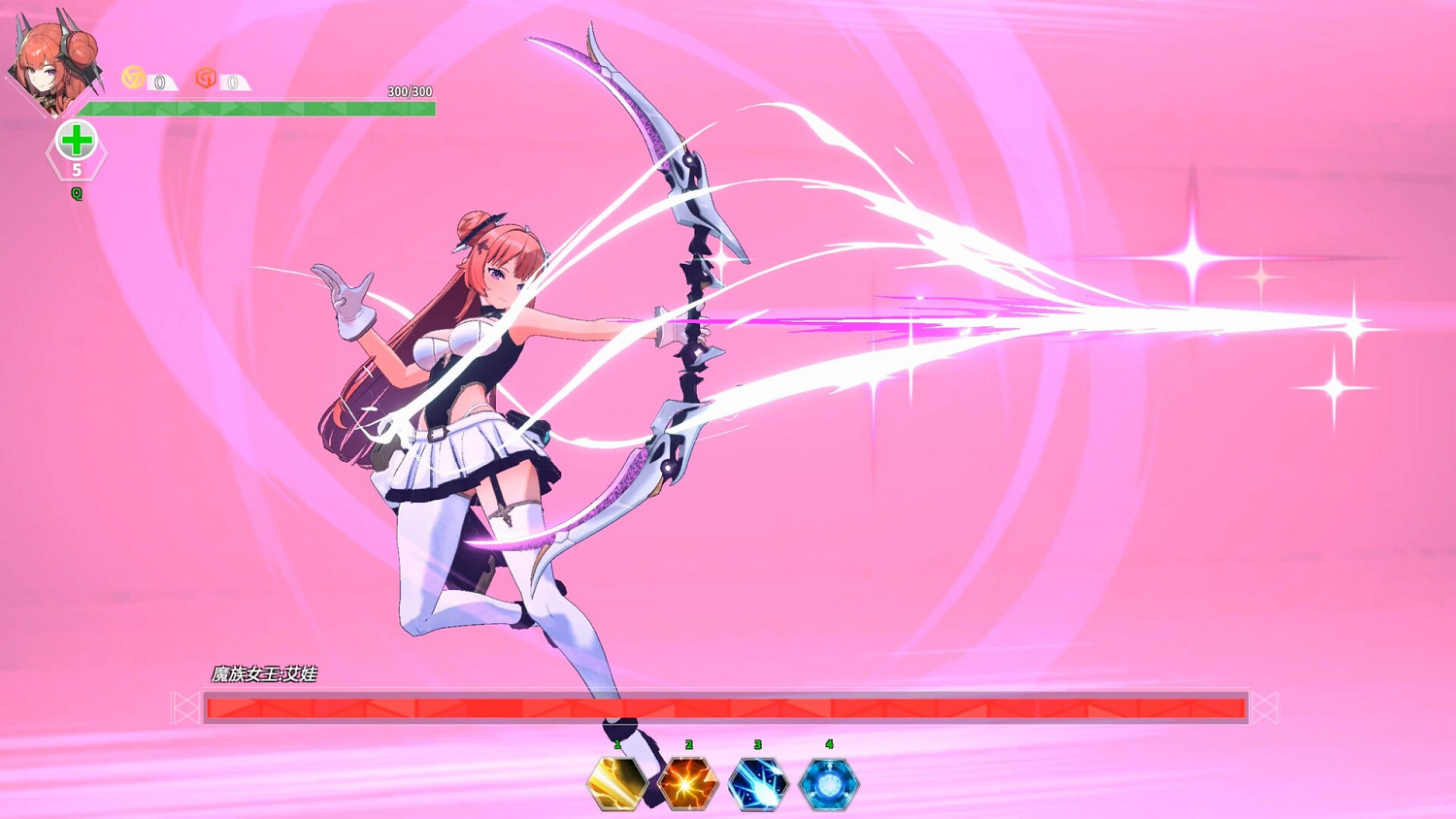Select the boss name 魔族女王:艾娃

(265, 671)
